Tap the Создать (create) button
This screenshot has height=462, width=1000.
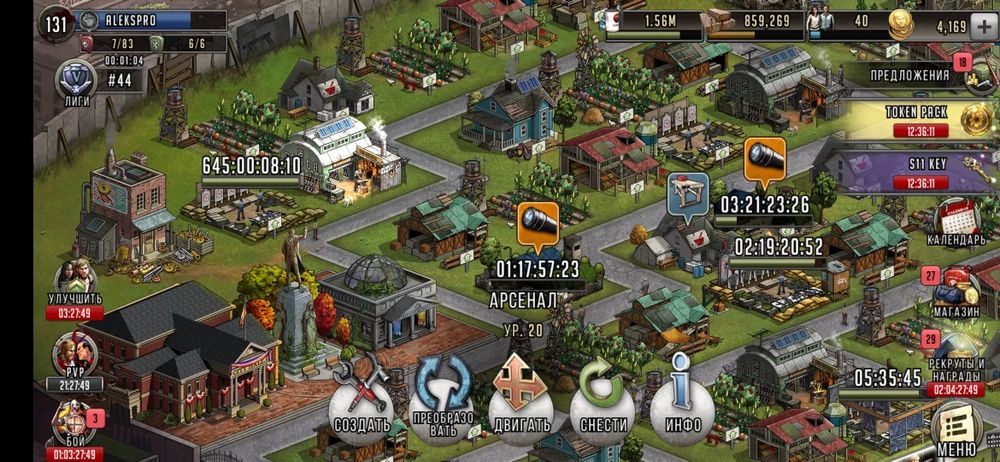tap(361, 405)
